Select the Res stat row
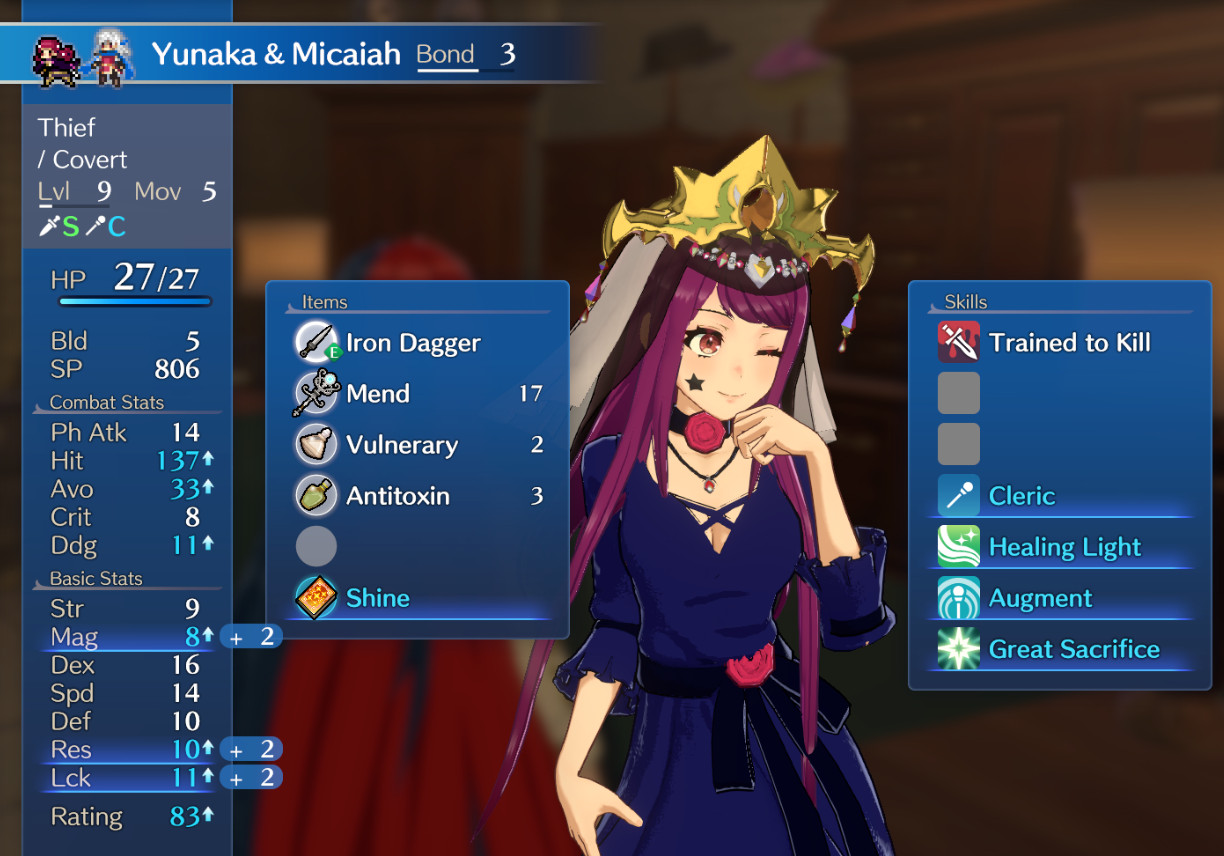 point(125,750)
